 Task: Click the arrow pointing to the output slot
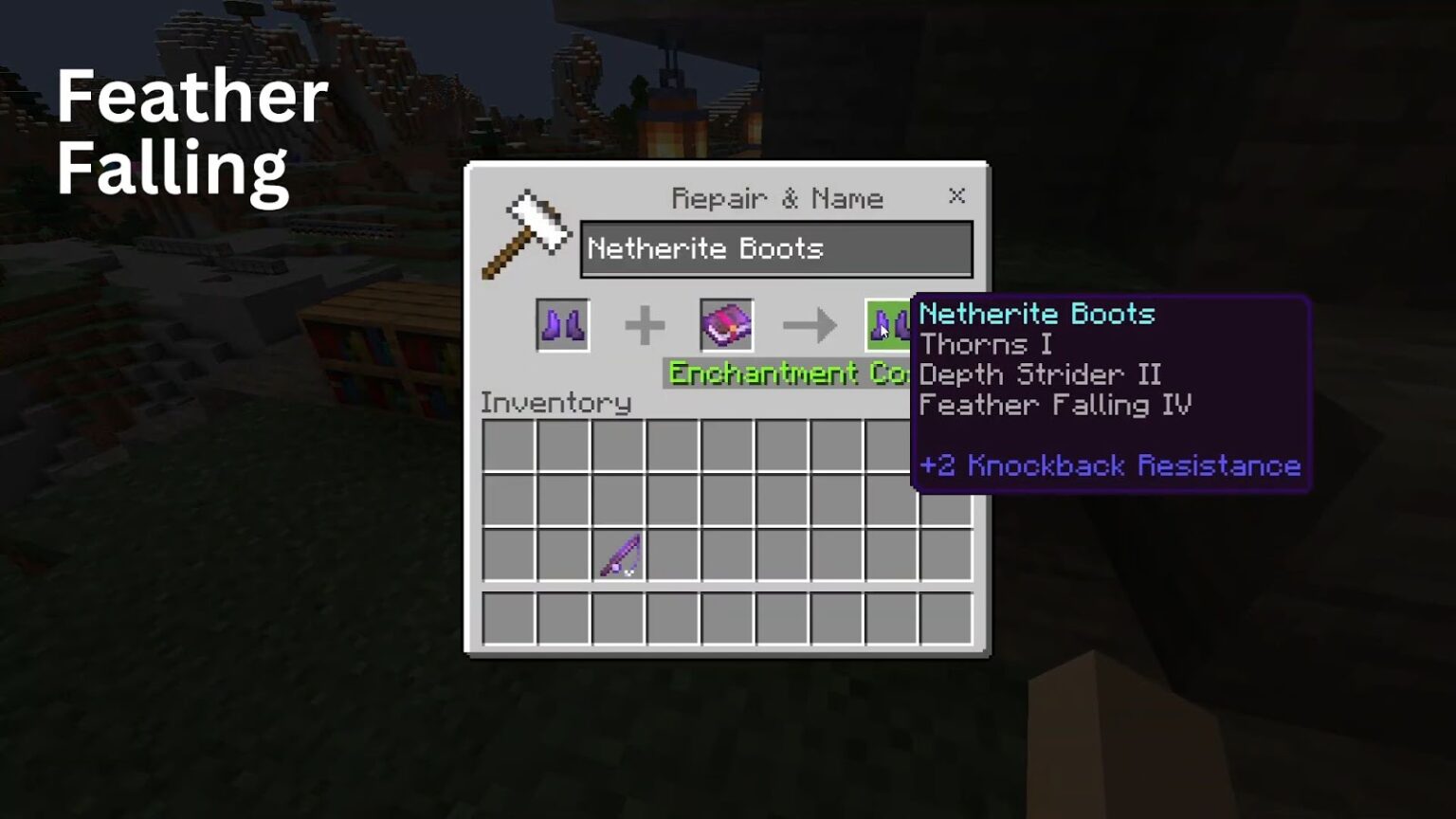[x=810, y=324]
